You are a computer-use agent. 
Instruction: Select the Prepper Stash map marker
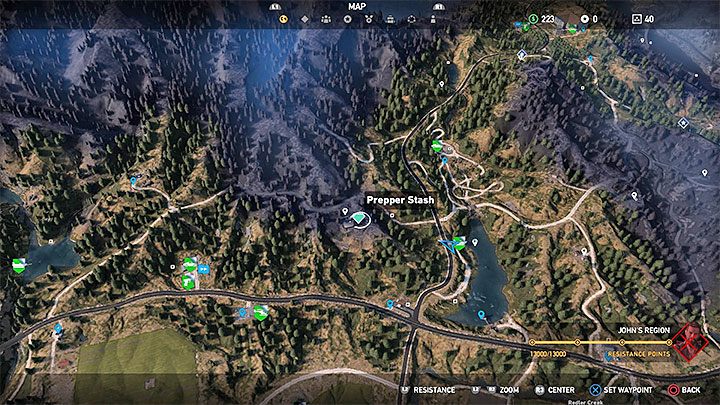click(357, 216)
